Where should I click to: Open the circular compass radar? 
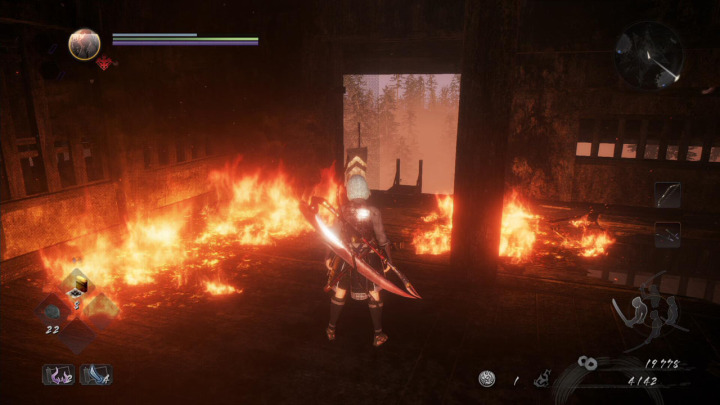coord(648,55)
